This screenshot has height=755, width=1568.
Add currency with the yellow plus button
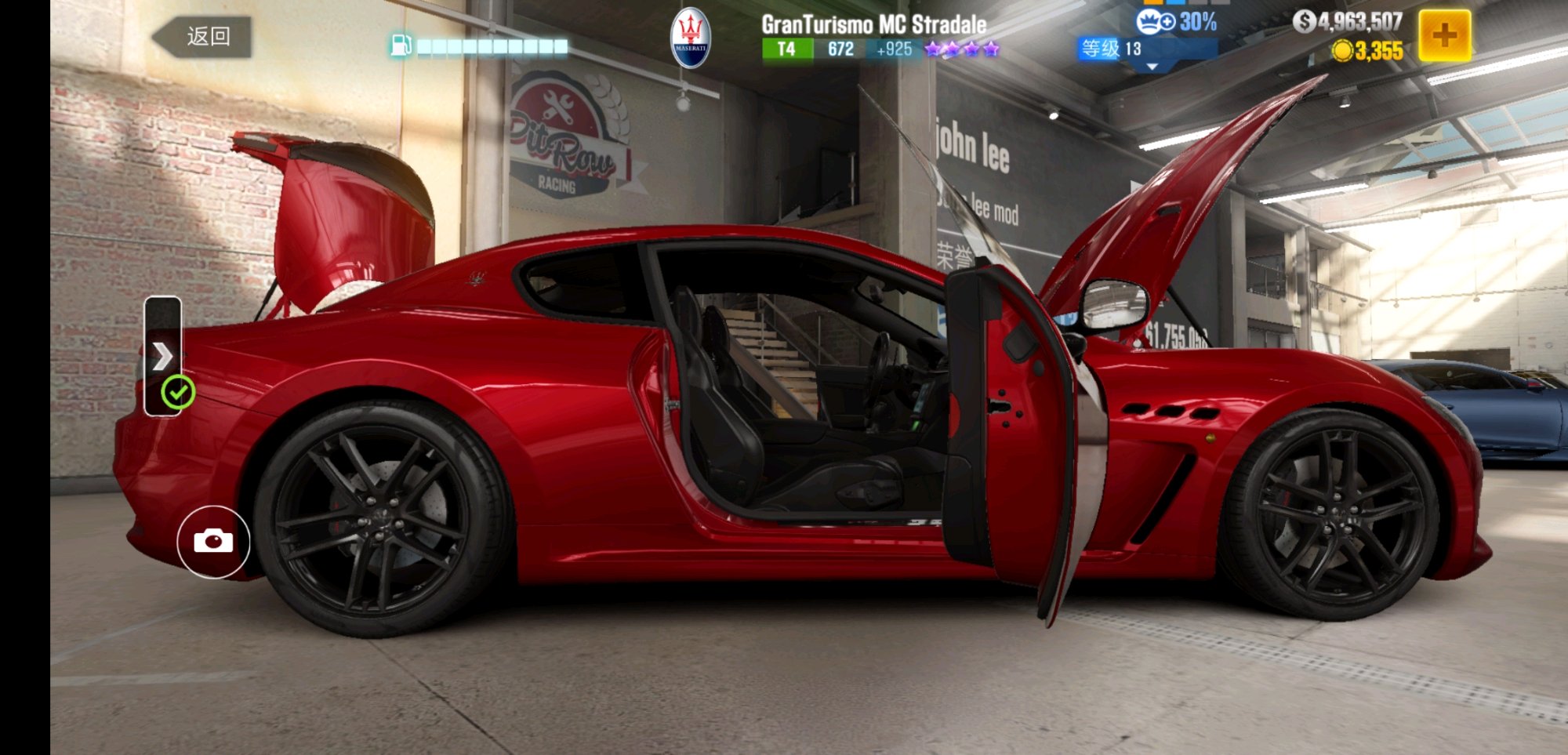1444,35
